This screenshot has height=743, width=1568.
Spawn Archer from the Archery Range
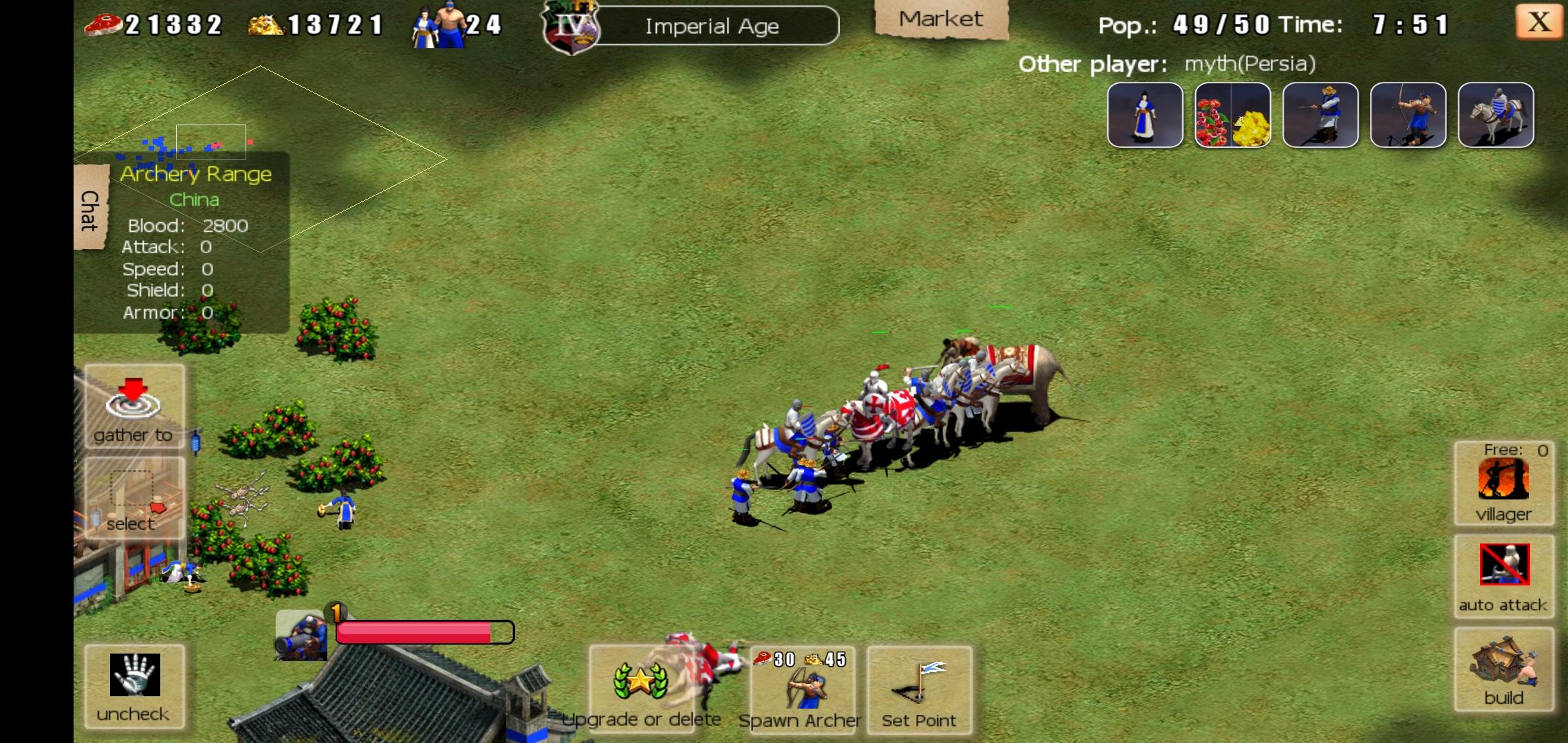pyautogui.click(x=802, y=689)
